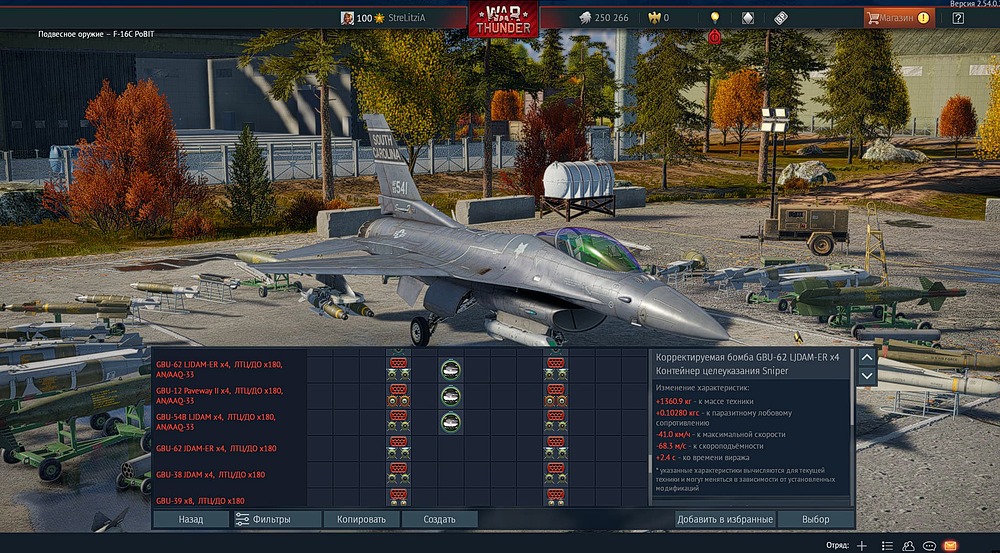The height and width of the screenshot is (553, 1000).
Task: Choose the GBU-38 JDAM x4 preset
Action: pos(210,474)
